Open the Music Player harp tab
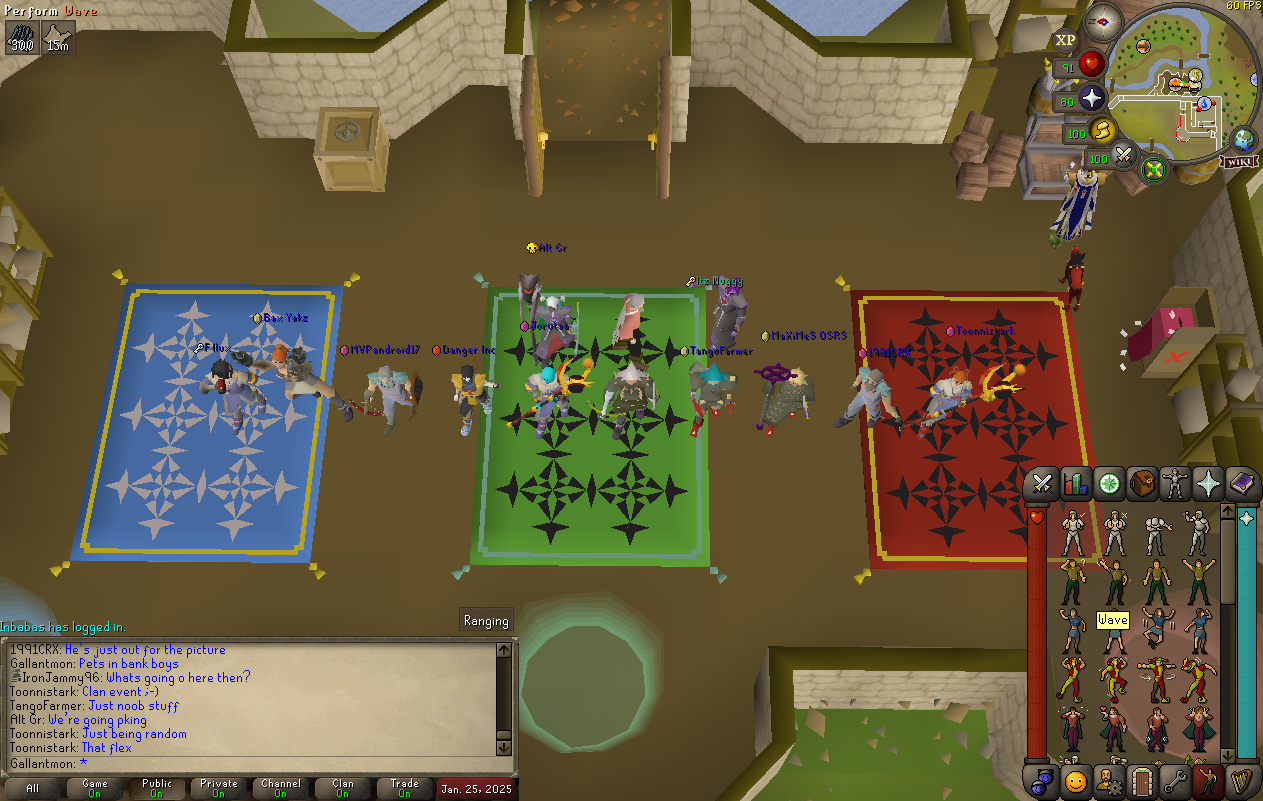This screenshot has width=1263, height=801. [x=1241, y=780]
